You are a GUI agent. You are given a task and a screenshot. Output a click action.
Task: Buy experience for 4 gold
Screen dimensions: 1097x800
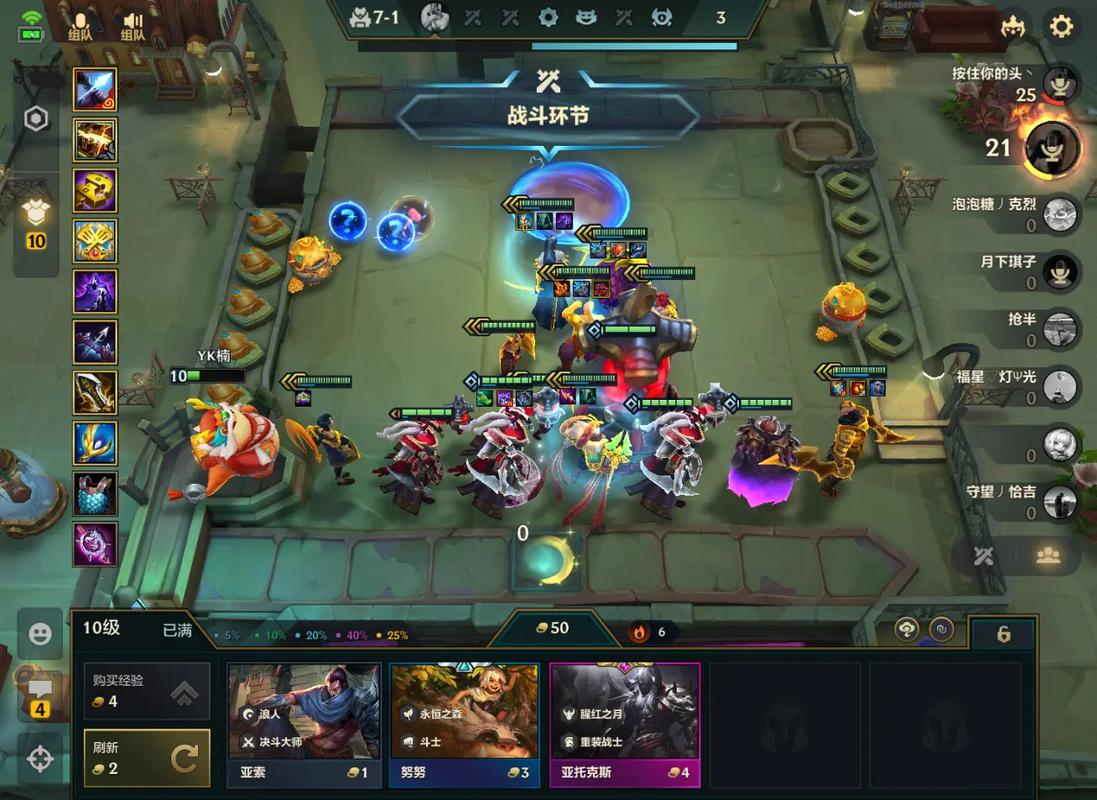(x=147, y=691)
